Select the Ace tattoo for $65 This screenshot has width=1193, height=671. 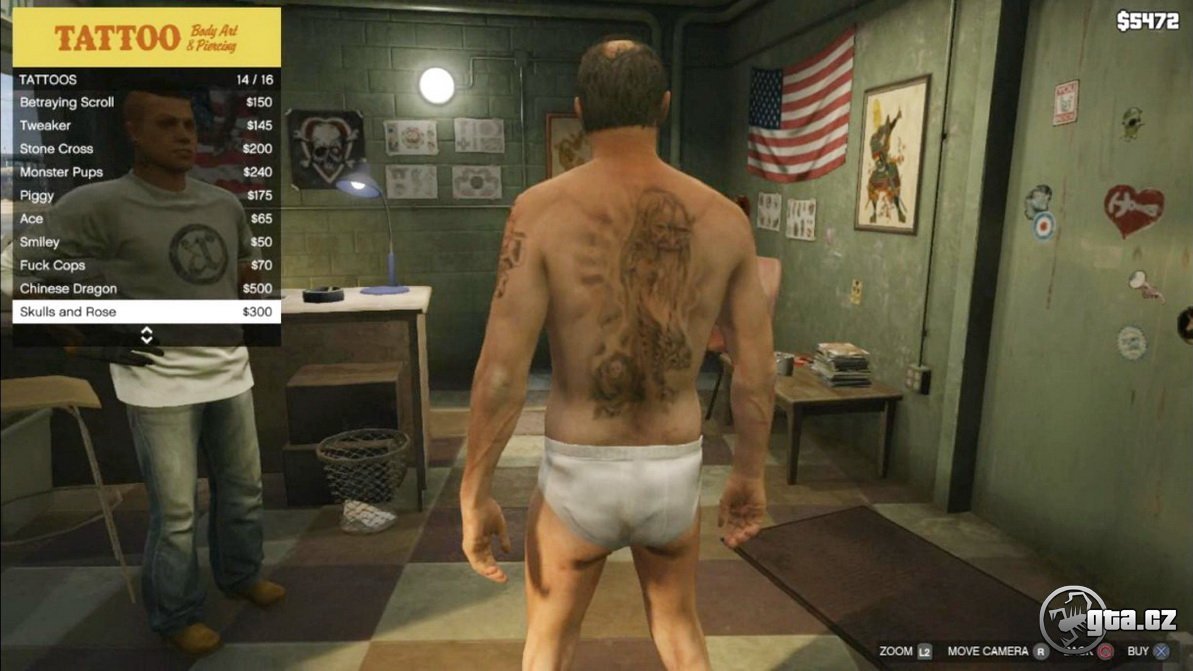(146, 218)
